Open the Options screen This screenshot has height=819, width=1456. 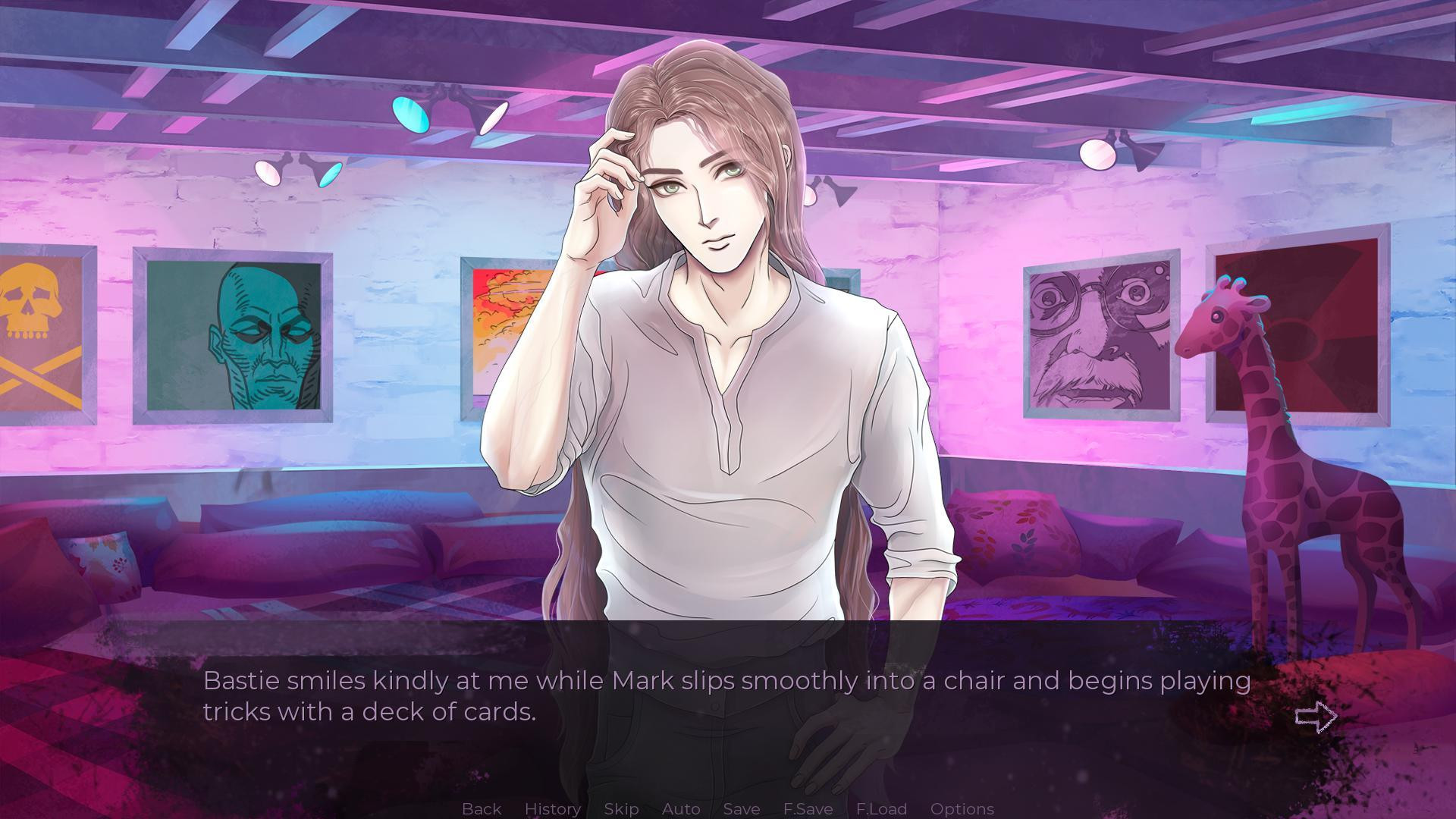pos(962,808)
